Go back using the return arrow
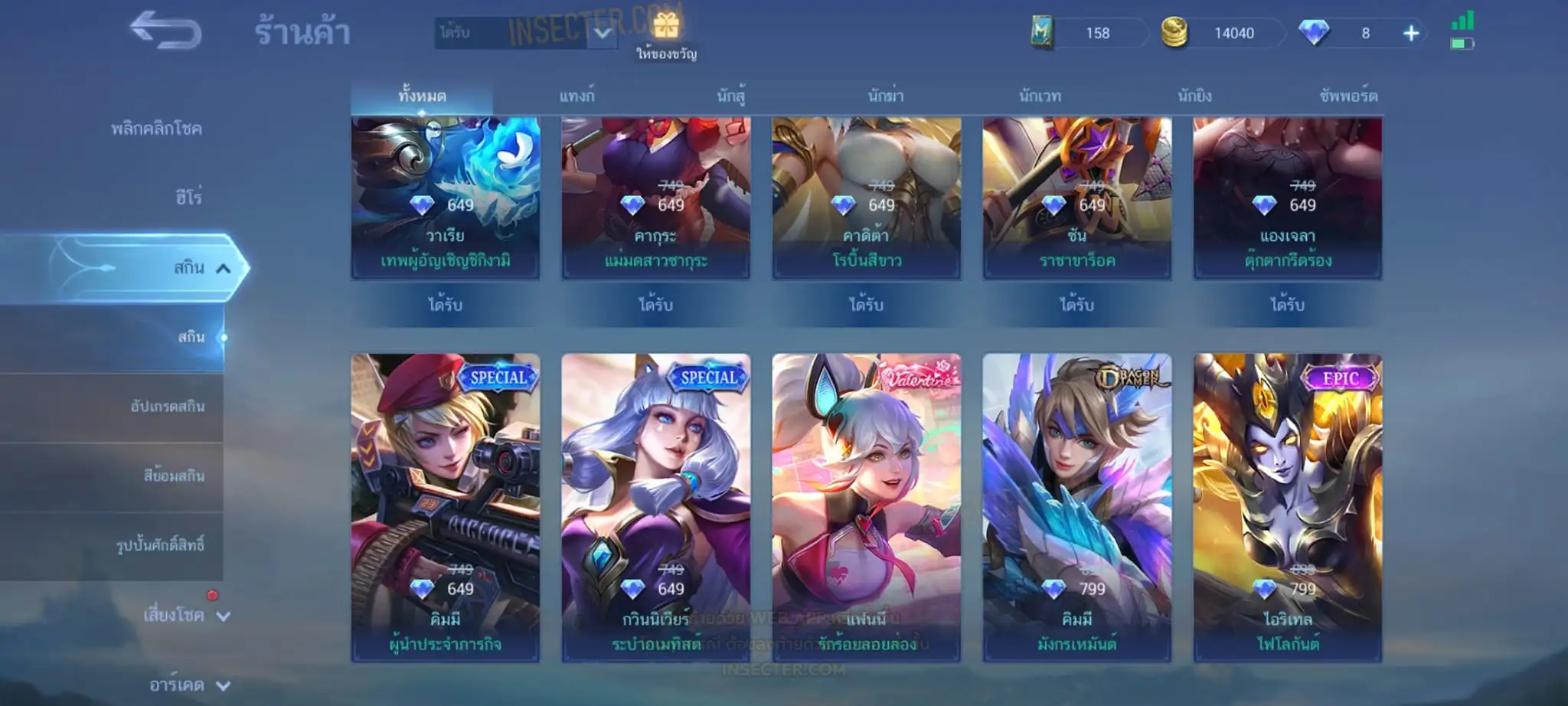Image resolution: width=1568 pixels, height=706 pixels. point(165,31)
